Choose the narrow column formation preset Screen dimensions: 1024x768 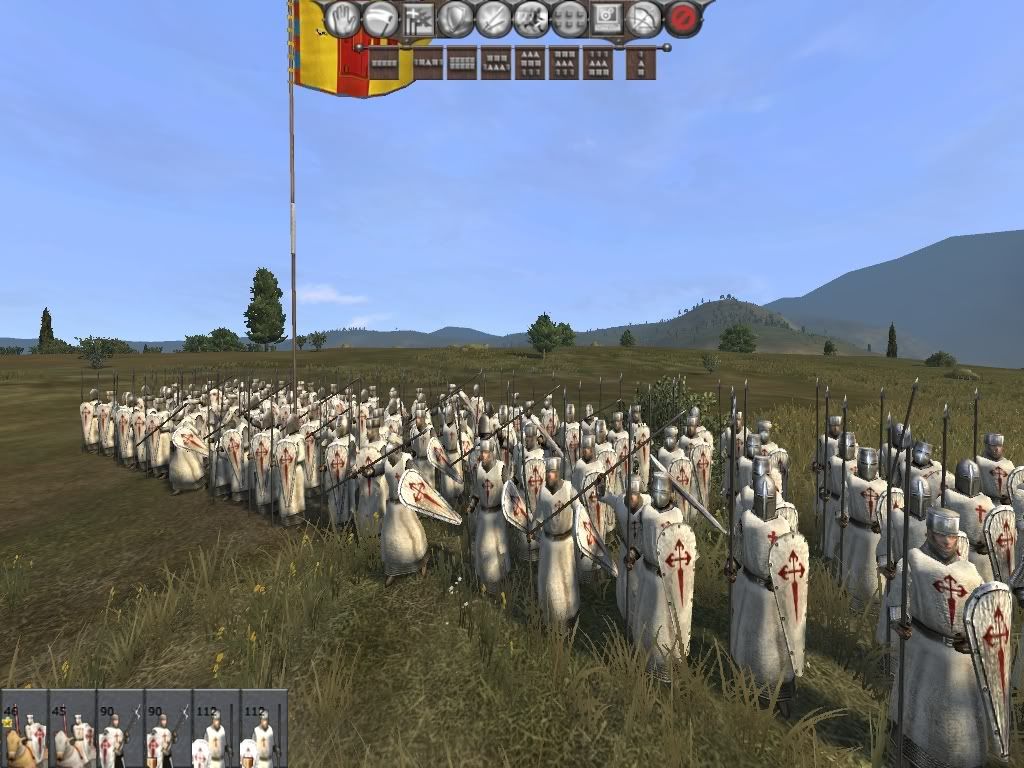click(641, 63)
